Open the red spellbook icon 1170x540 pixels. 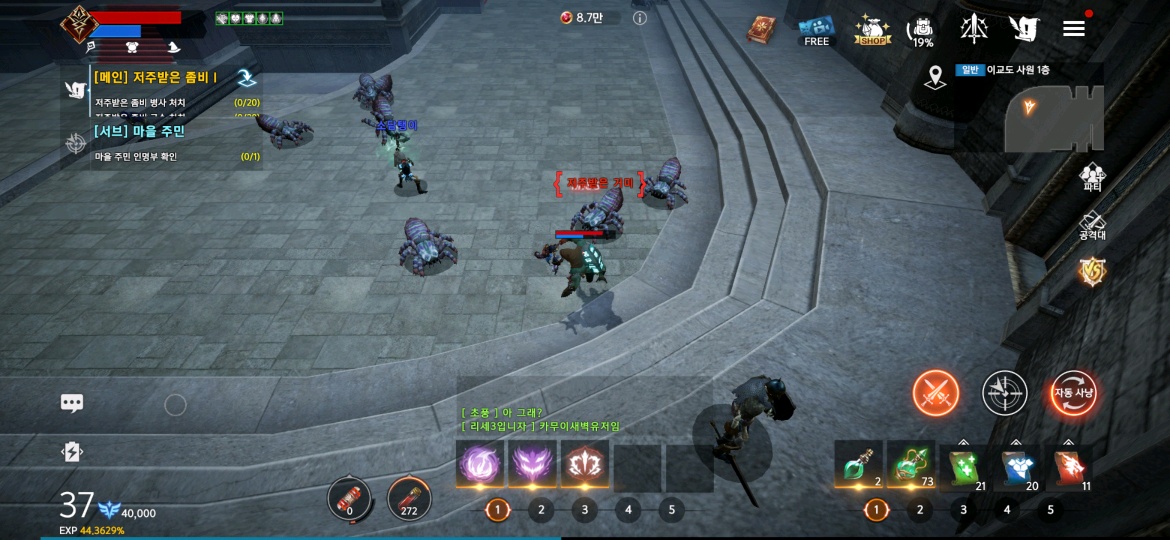[761, 30]
